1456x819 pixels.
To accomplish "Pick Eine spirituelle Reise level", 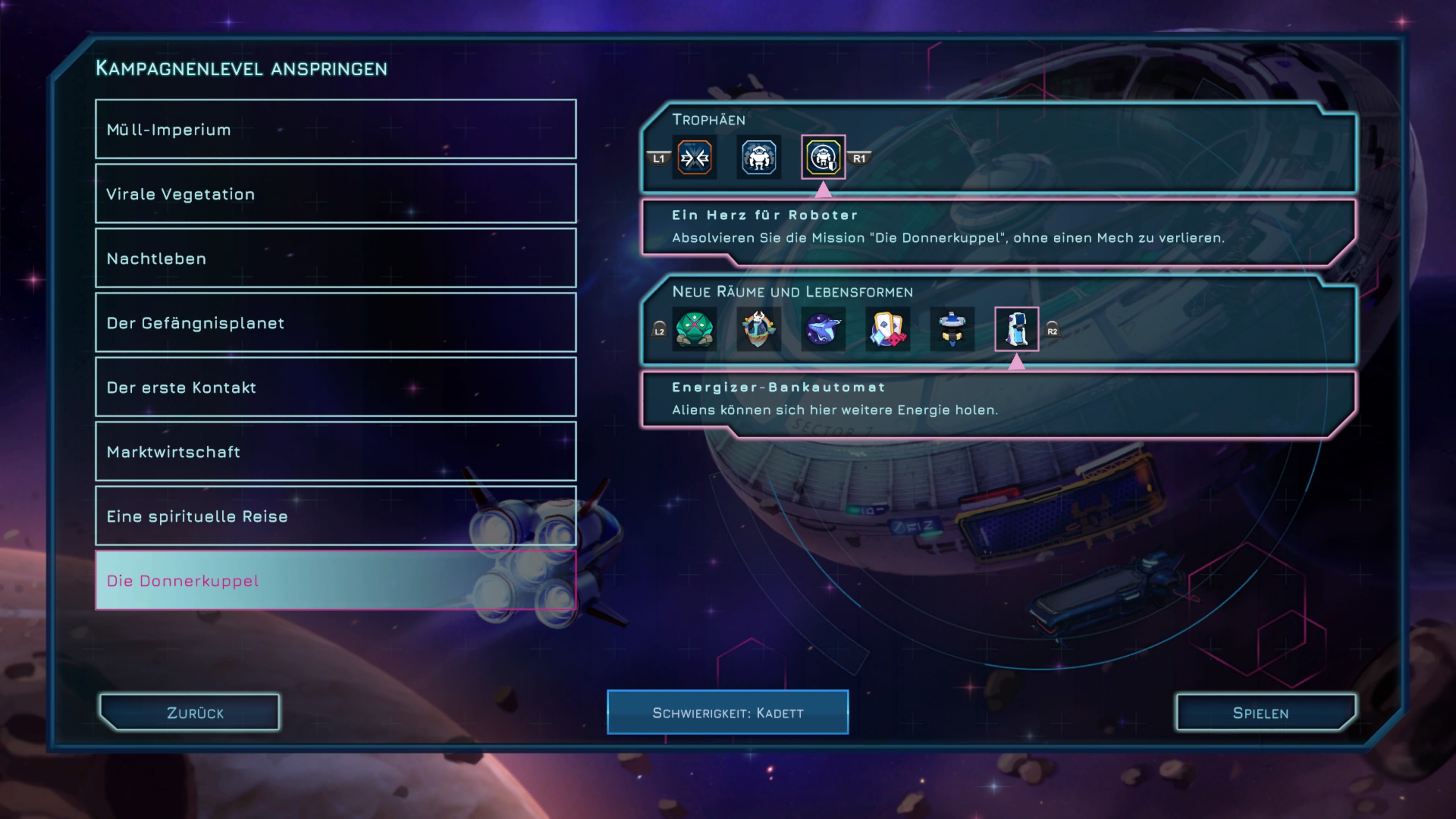I will click(x=336, y=516).
